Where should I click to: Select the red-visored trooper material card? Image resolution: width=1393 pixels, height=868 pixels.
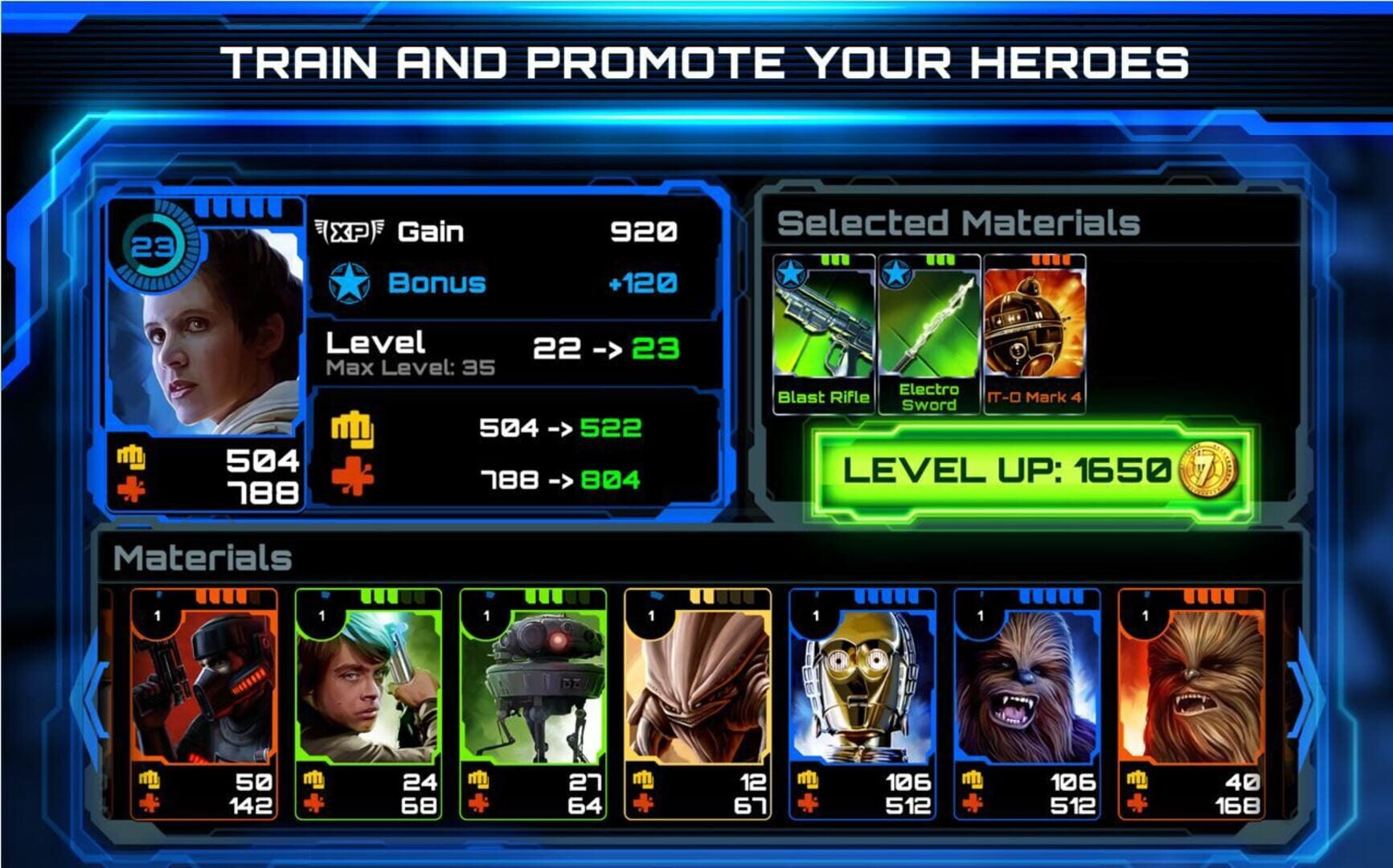[x=204, y=703]
